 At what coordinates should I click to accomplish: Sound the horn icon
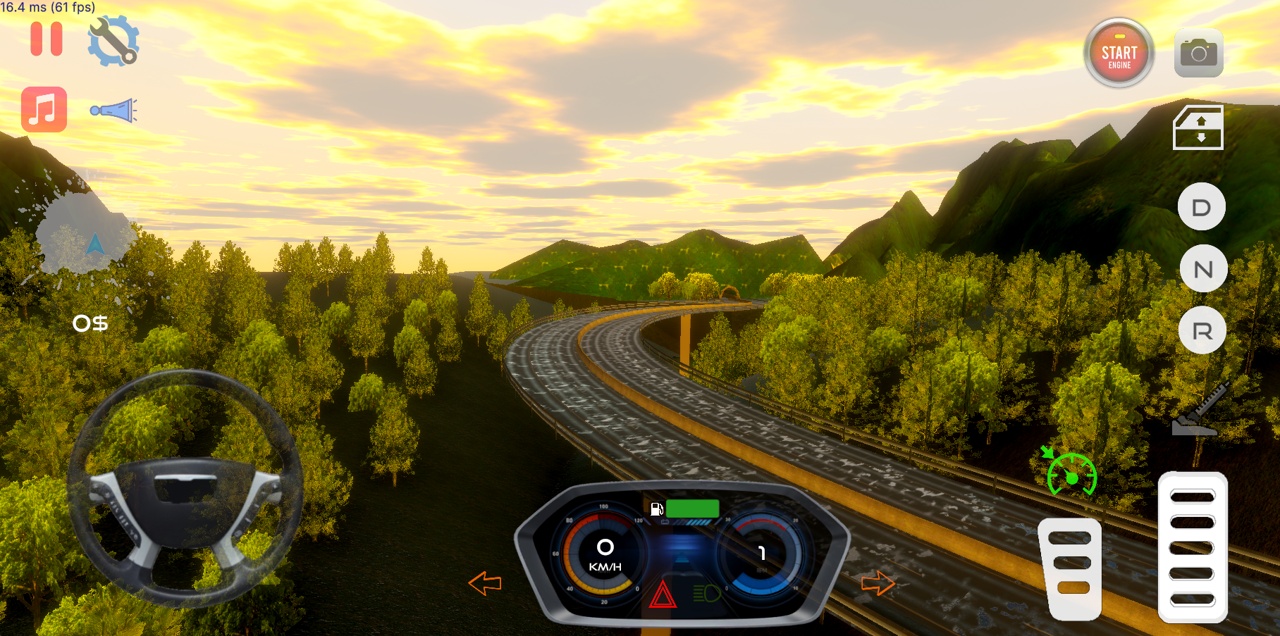click(113, 111)
